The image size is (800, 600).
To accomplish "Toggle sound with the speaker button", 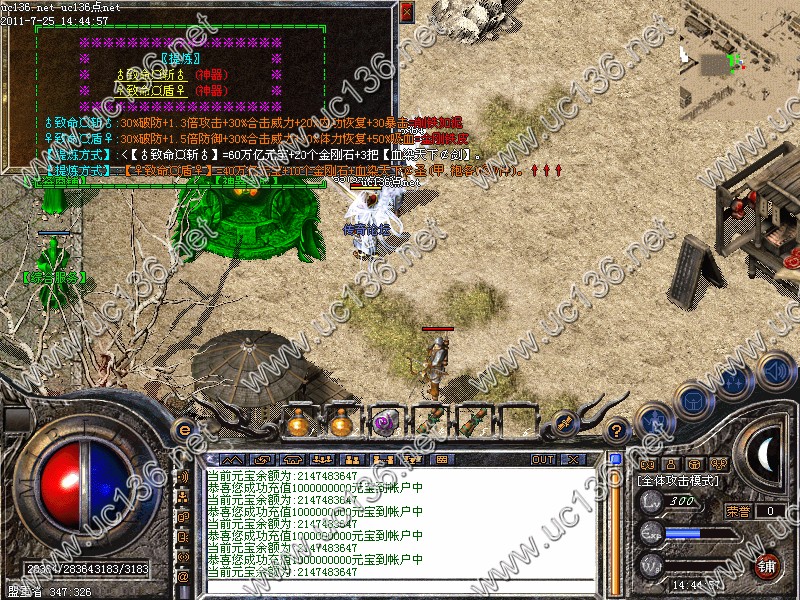I will click(773, 370).
